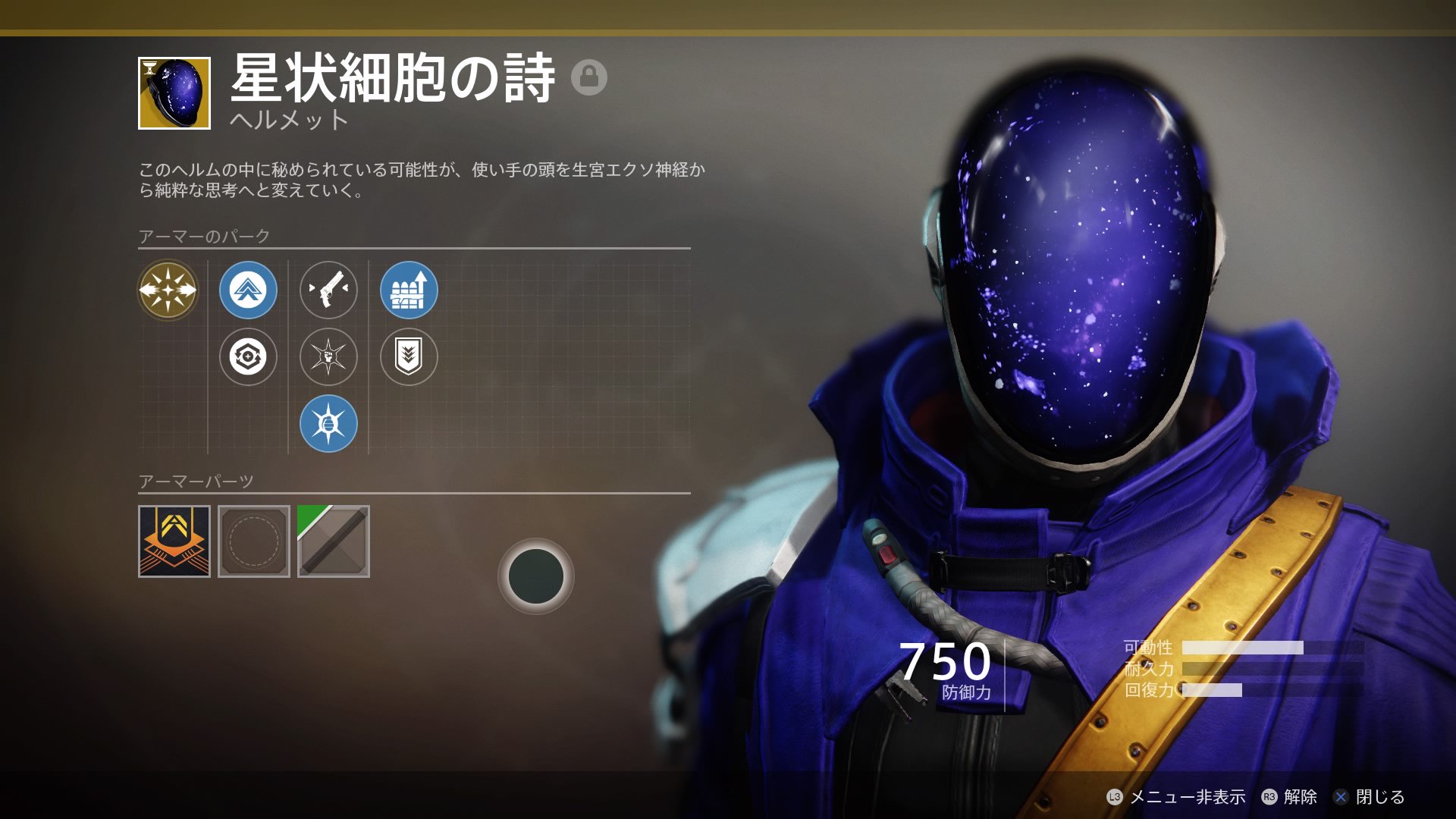
Task: Open the orange chevron armor mod slot
Action: pos(174,541)
